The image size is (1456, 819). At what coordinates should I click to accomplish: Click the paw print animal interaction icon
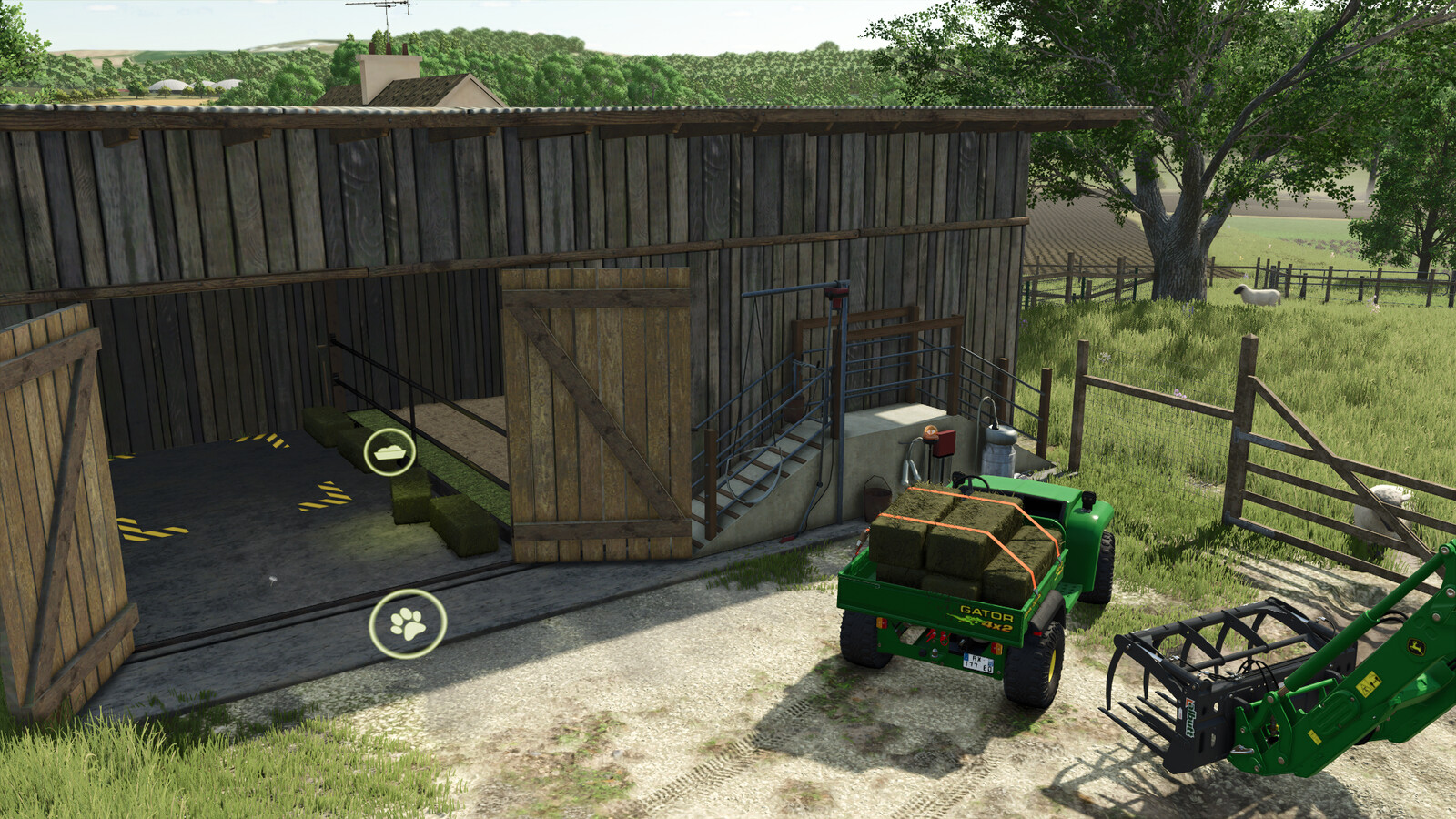[x=409, y=623]
